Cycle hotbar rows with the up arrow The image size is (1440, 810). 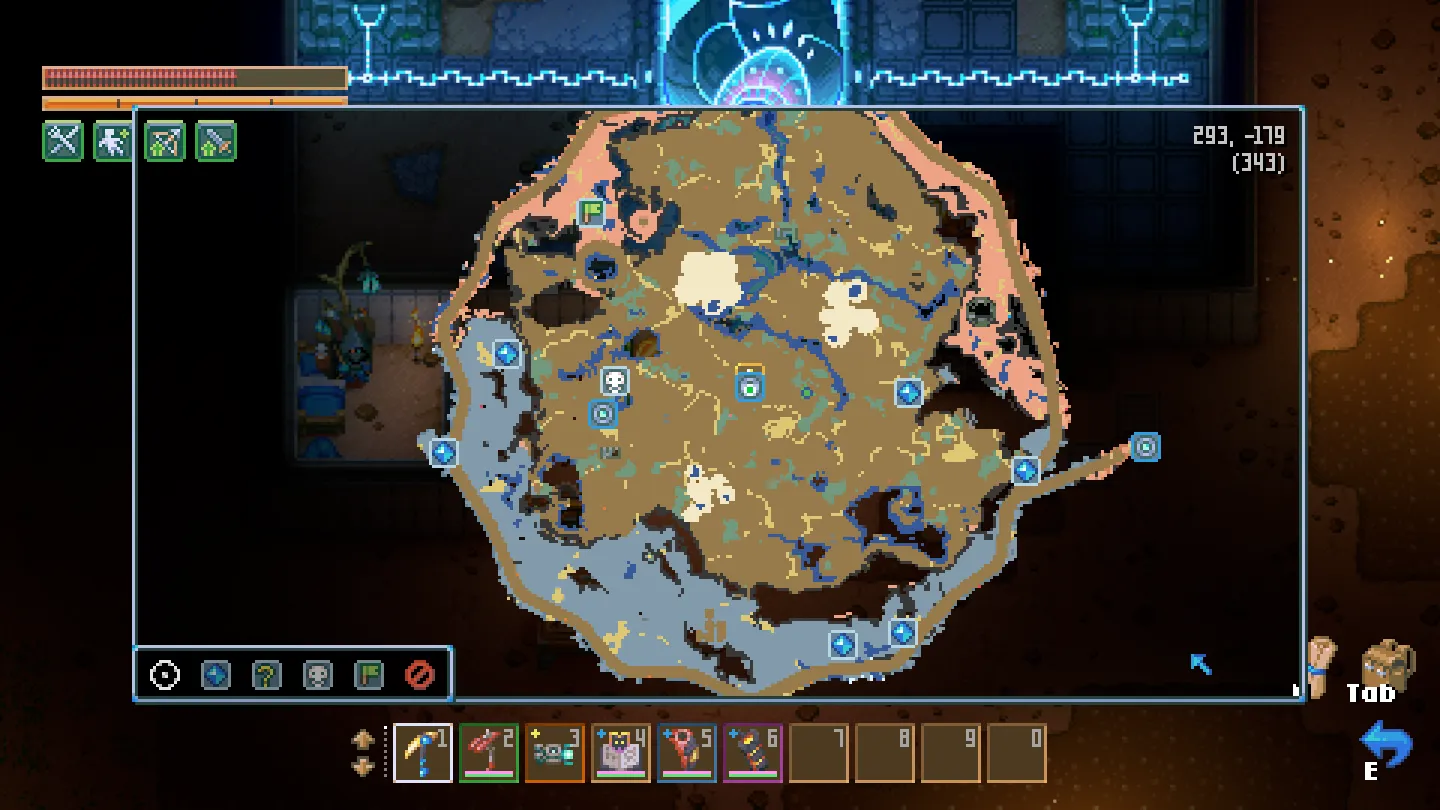click(x=363, y=740)
